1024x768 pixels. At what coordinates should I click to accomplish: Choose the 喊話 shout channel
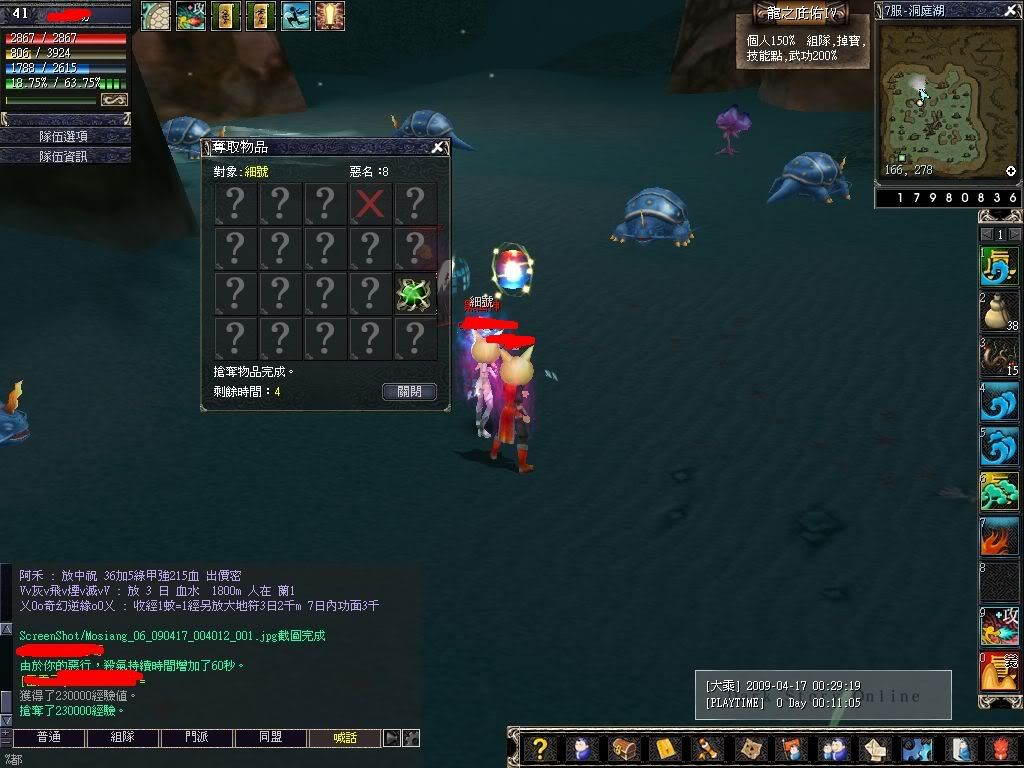[x=345, y=738]
